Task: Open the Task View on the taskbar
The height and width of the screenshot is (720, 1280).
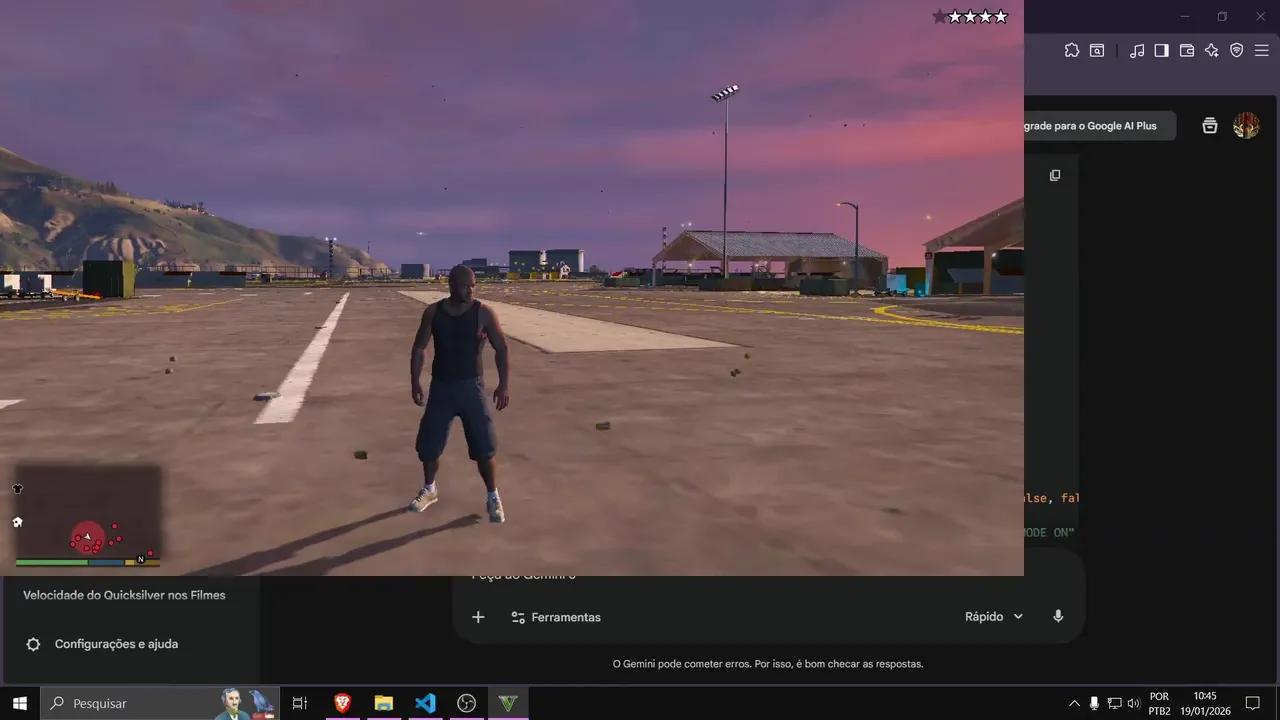Action: (x=299, y=703)
